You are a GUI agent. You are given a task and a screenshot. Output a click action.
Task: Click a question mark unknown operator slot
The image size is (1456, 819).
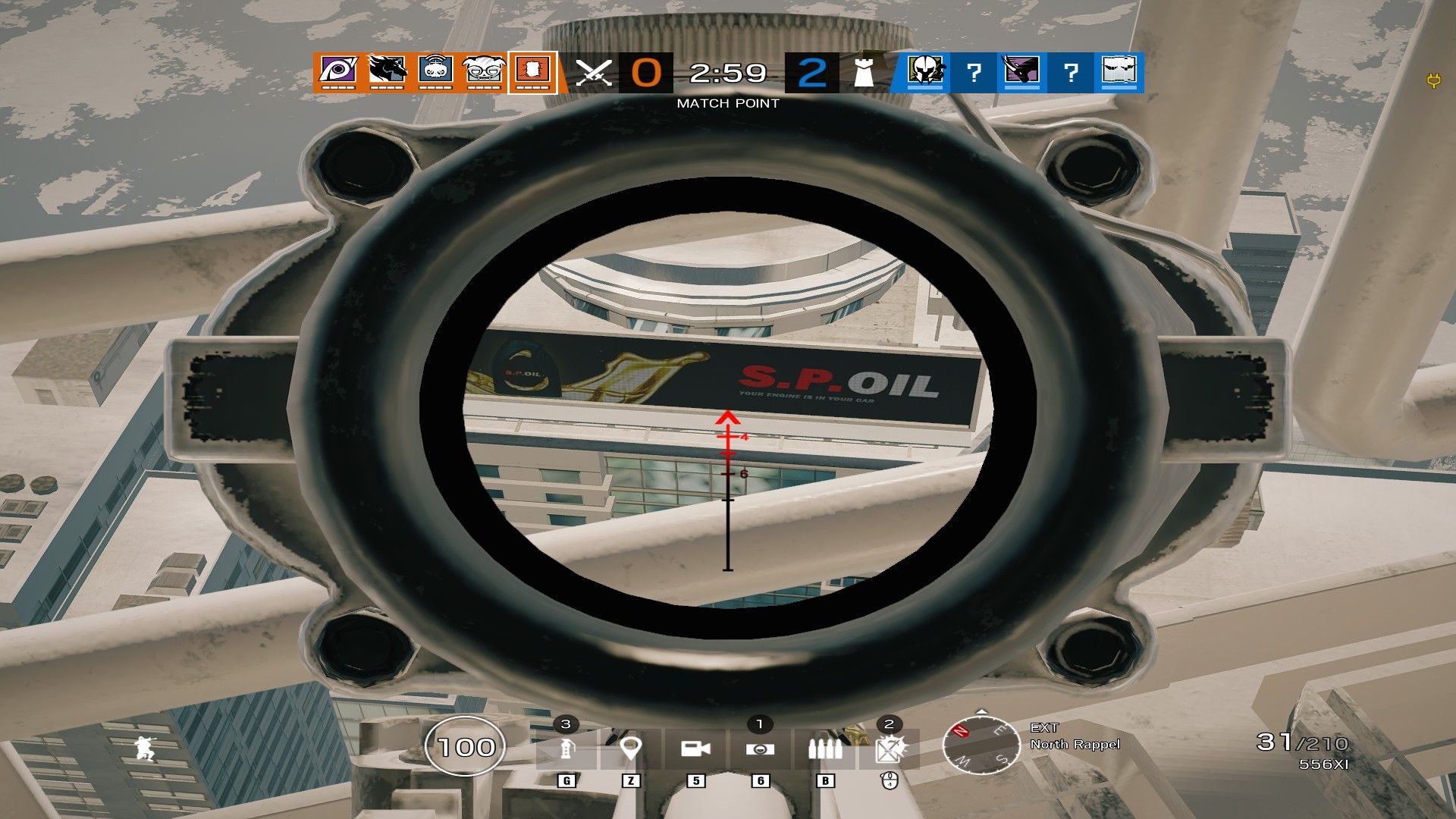pos(975,72)
